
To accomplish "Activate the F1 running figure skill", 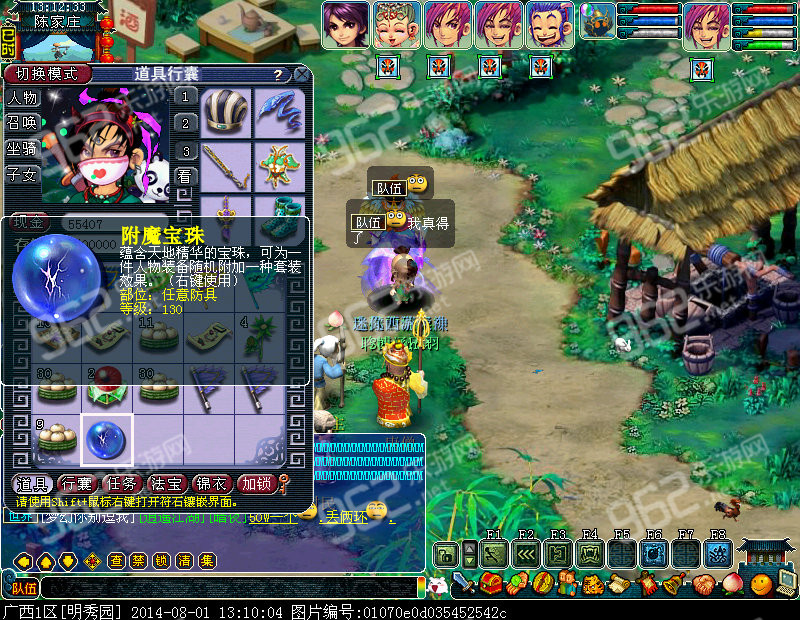I will coord(493,553).
